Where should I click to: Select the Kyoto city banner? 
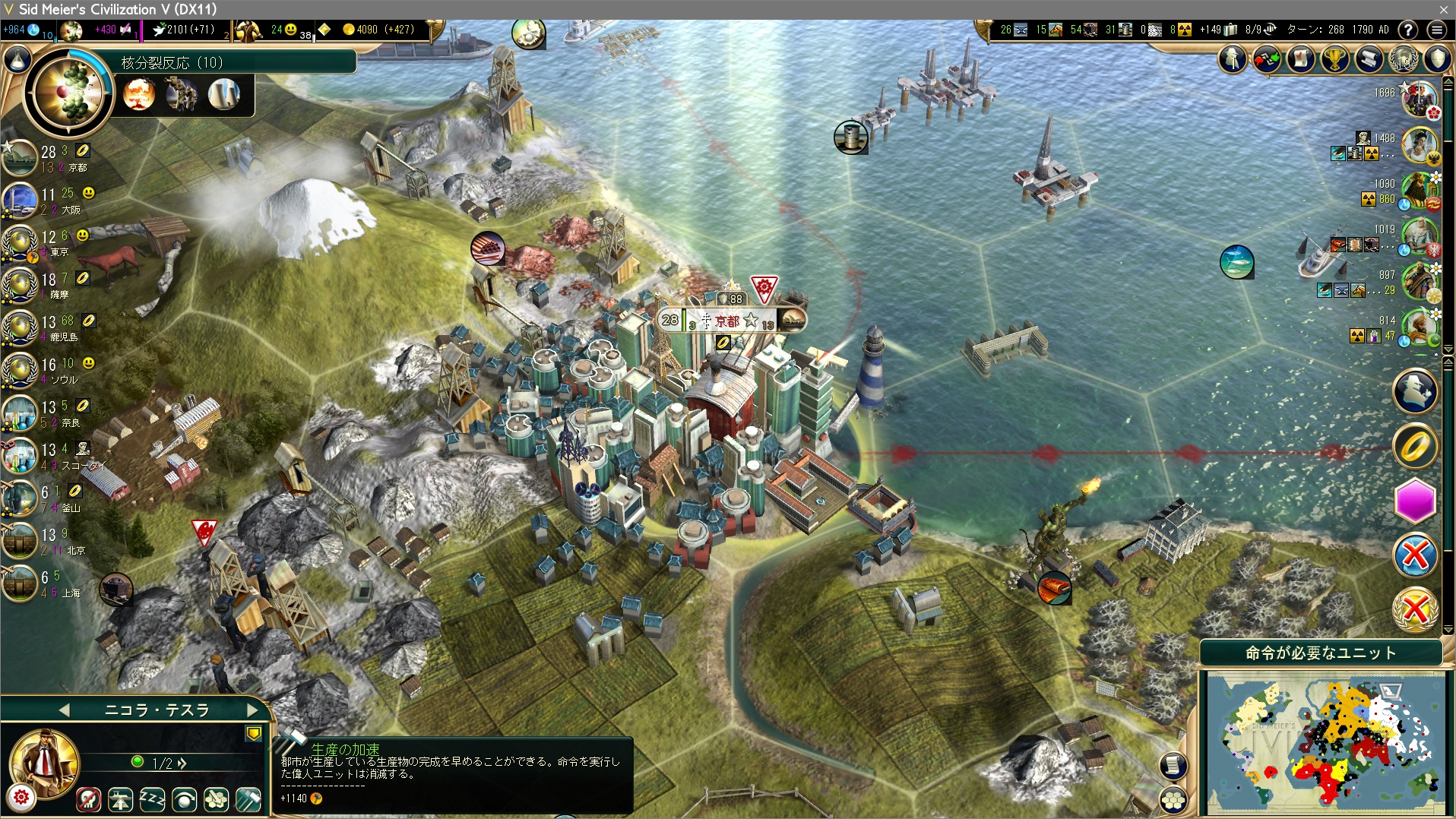coord(726,321)
